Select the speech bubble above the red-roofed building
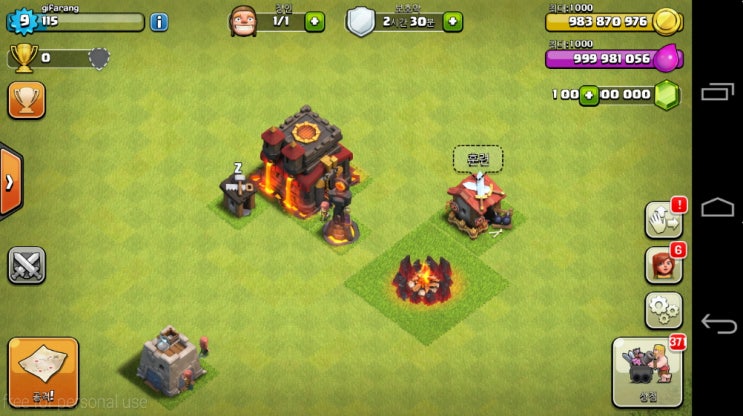Viewport: 743px width, 416px height. coord(478,158)
